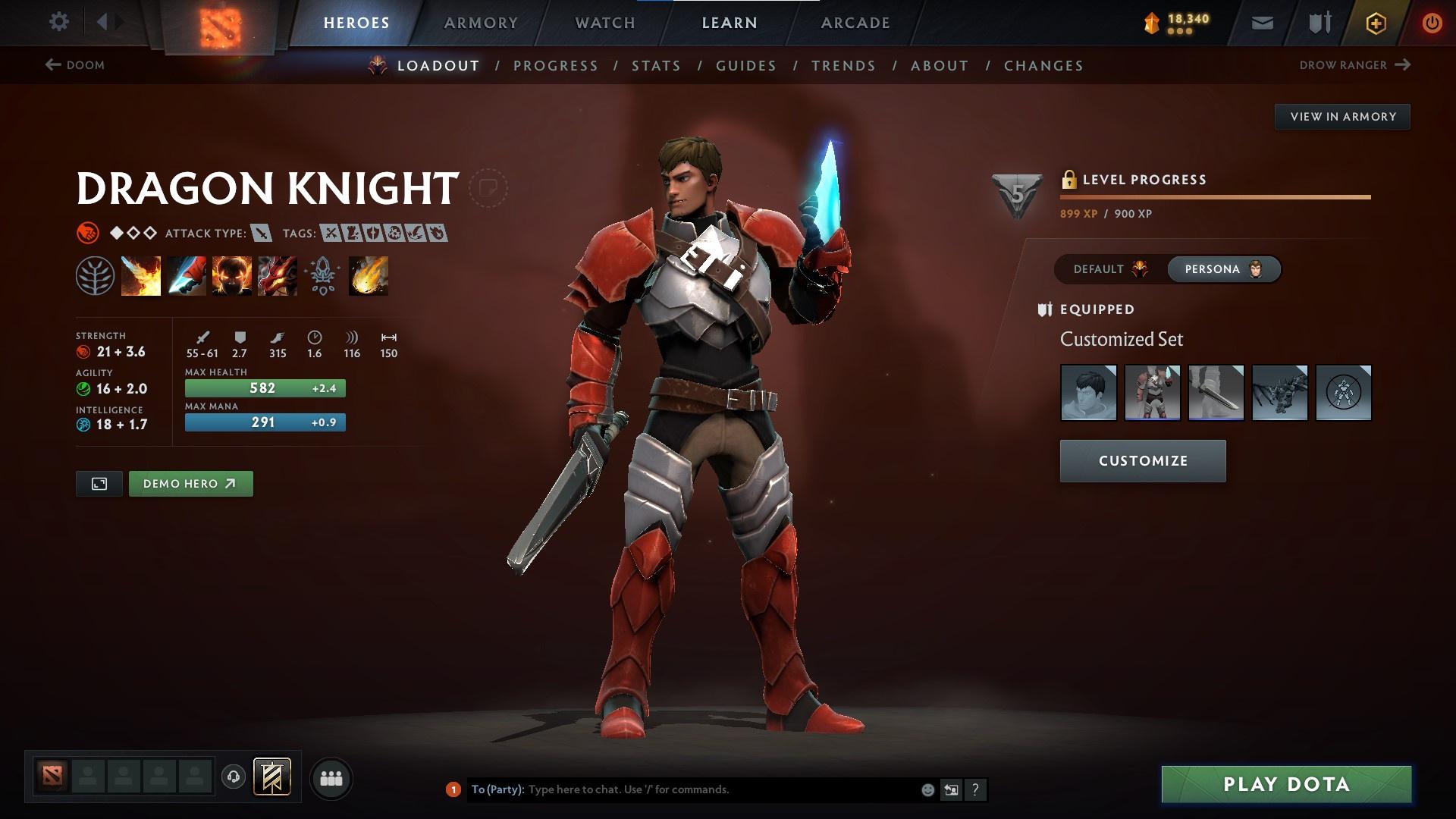Switch to the STATS tab

[657, 66]
